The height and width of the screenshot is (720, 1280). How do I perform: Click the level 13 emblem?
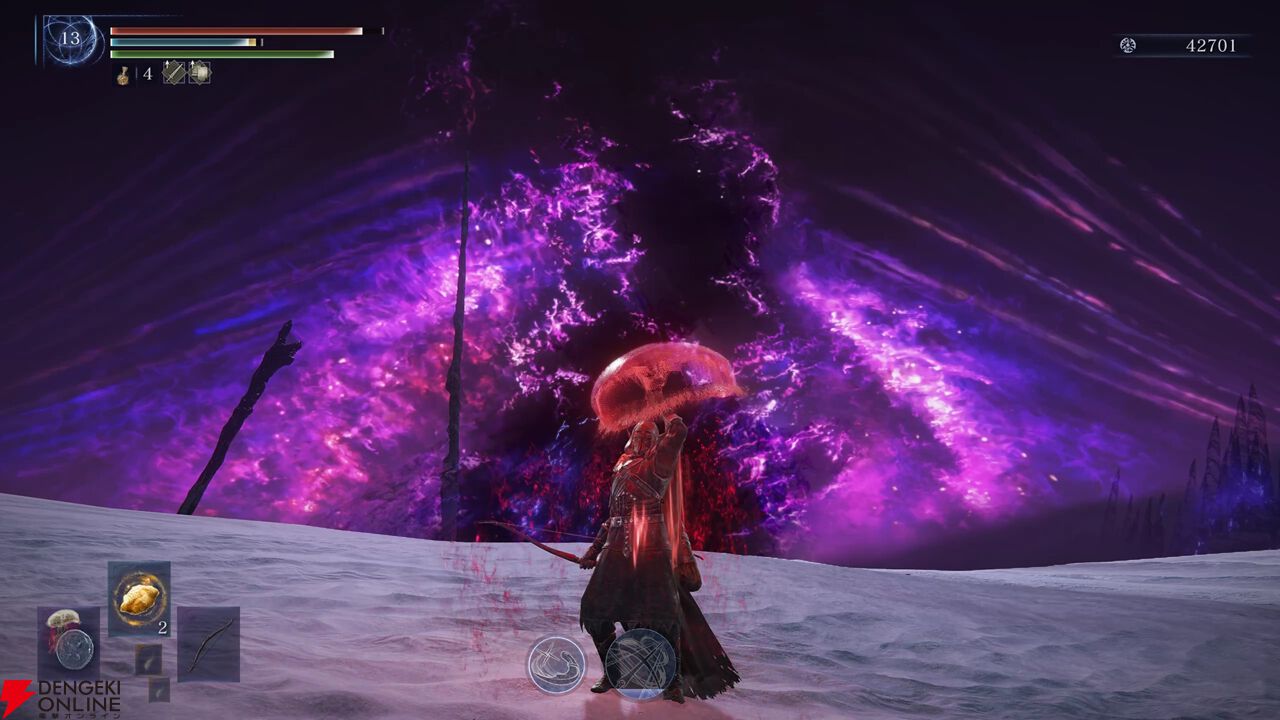[71, 41]
